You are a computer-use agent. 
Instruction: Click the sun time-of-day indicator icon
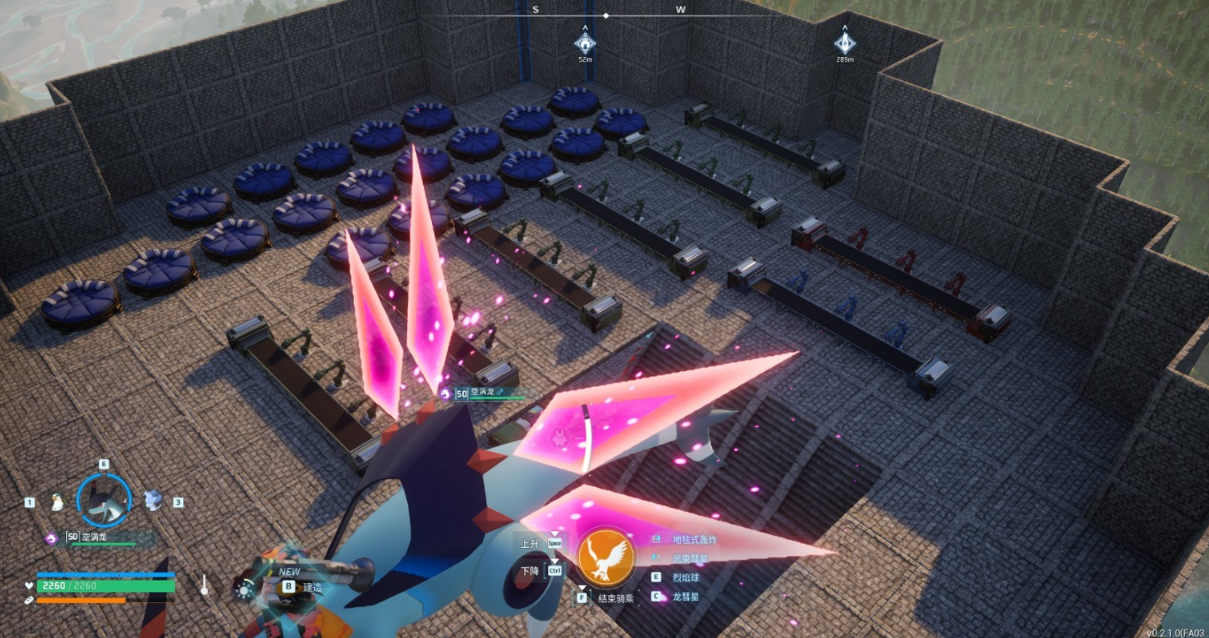pos(243,589)
